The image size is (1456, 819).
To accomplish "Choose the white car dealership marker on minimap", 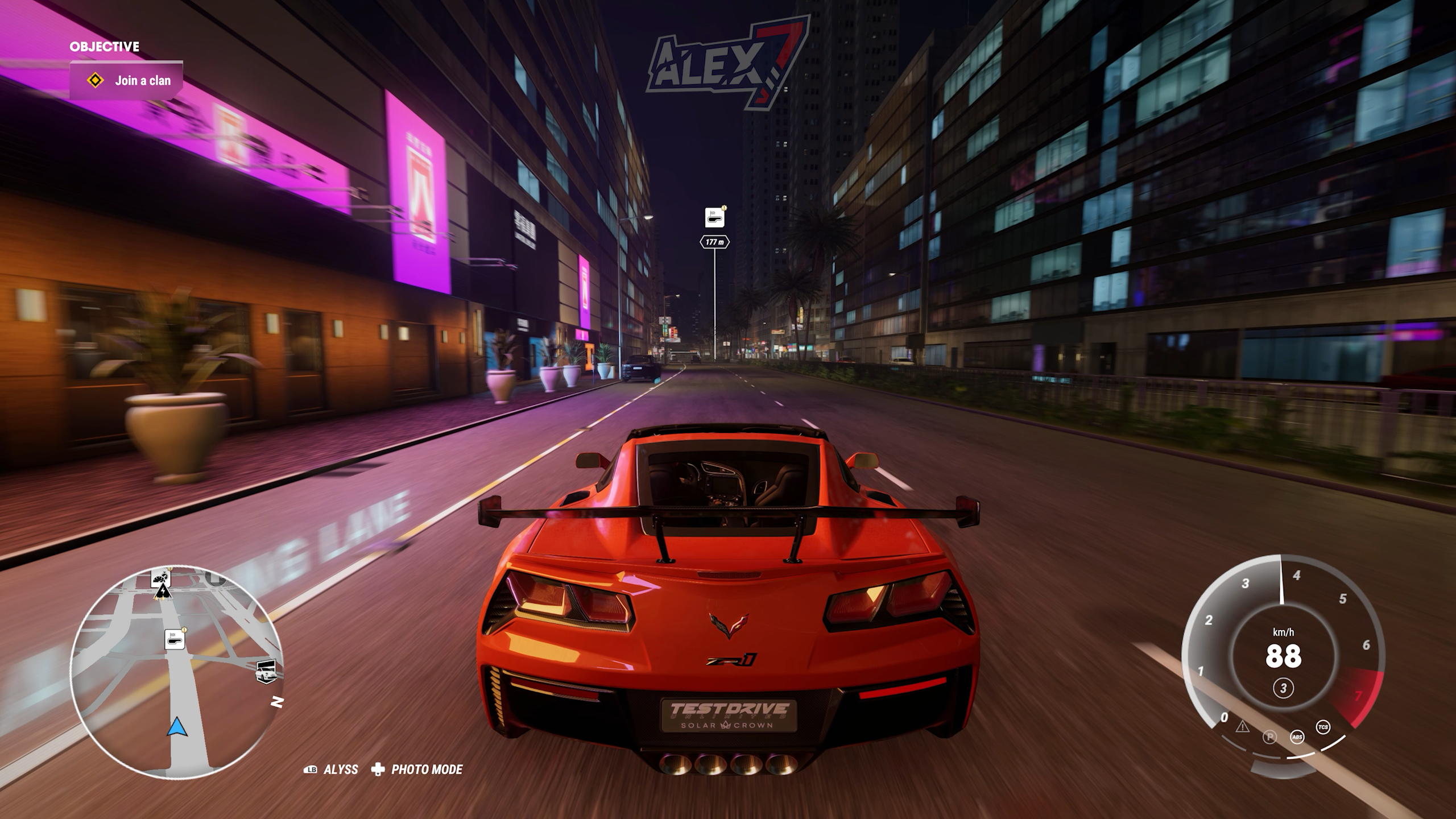I will pos(266,671).
